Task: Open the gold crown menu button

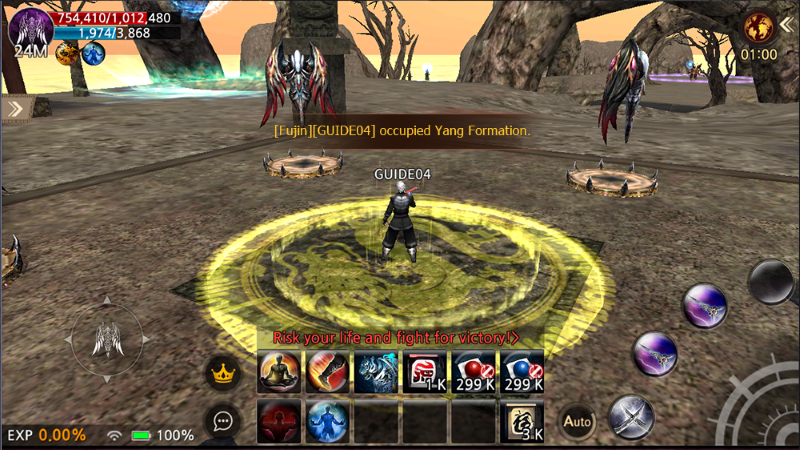Action: point(223,374)
